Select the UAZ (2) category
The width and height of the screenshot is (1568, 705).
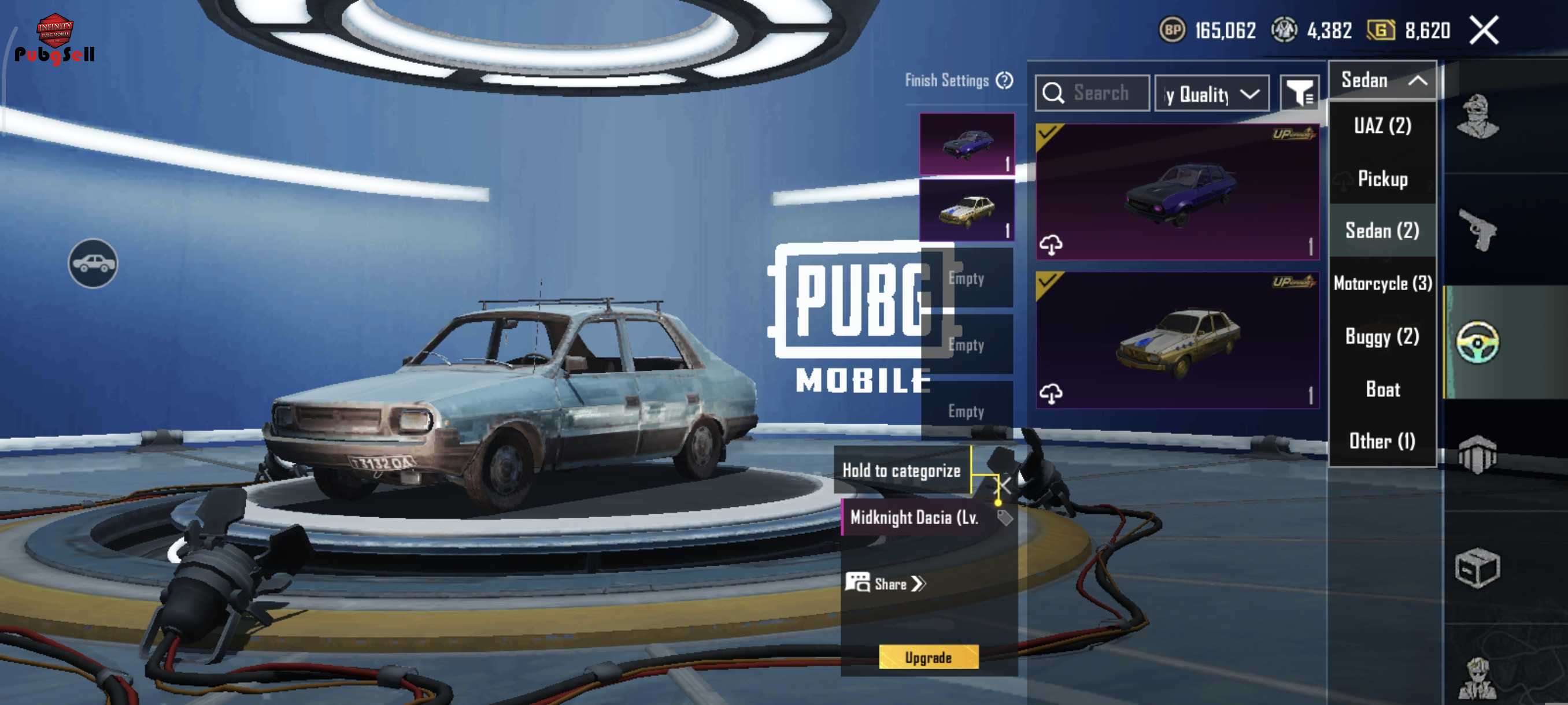click(1382, 126)
